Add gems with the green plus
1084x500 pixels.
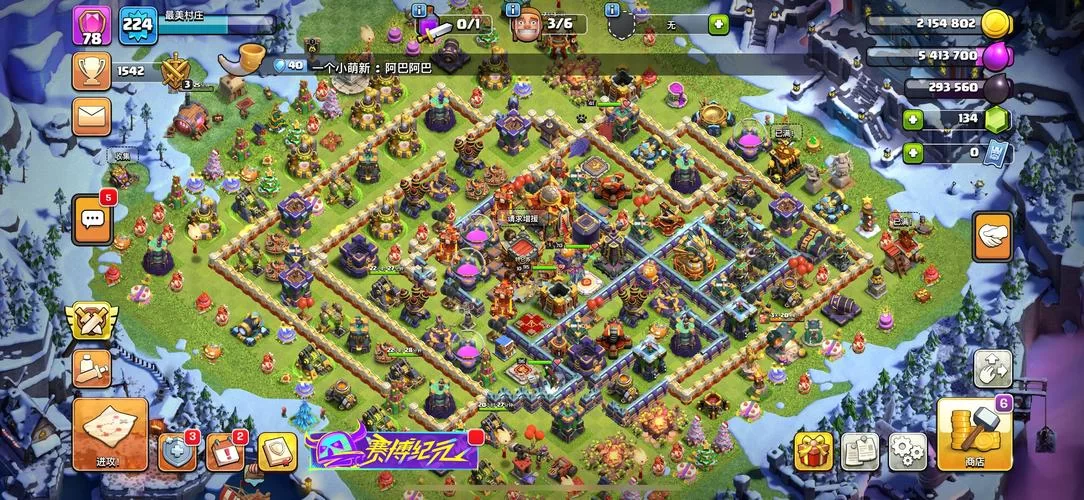(912, 120)
